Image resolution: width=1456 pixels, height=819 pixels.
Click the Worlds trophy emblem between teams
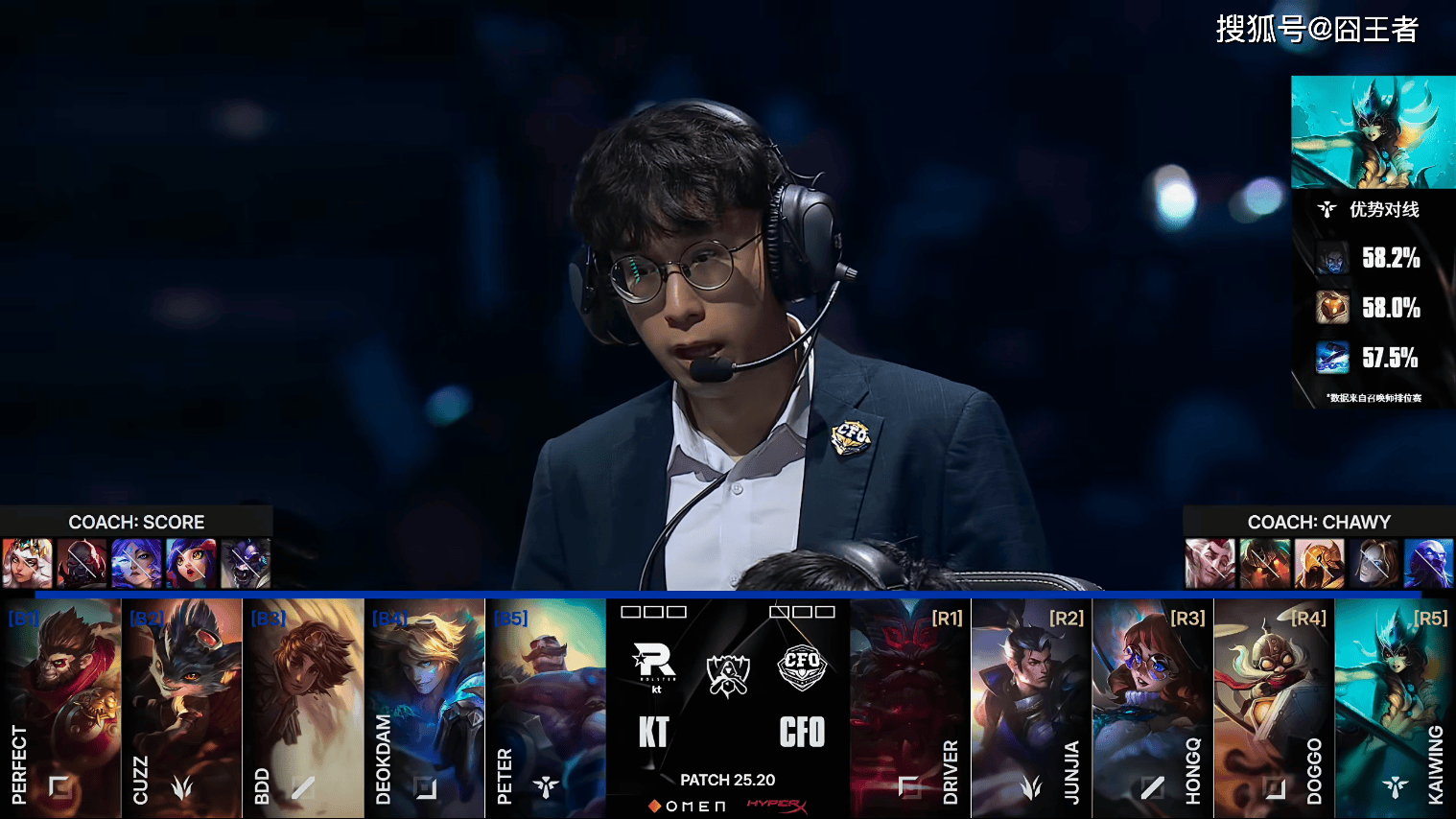pyautogui.click(x=727, y=675)
